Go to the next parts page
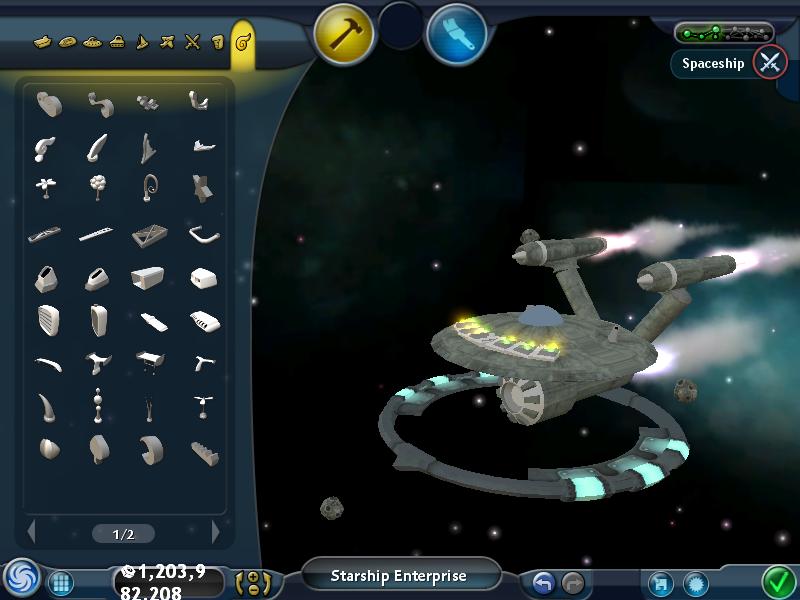 [x=215, y=532]
